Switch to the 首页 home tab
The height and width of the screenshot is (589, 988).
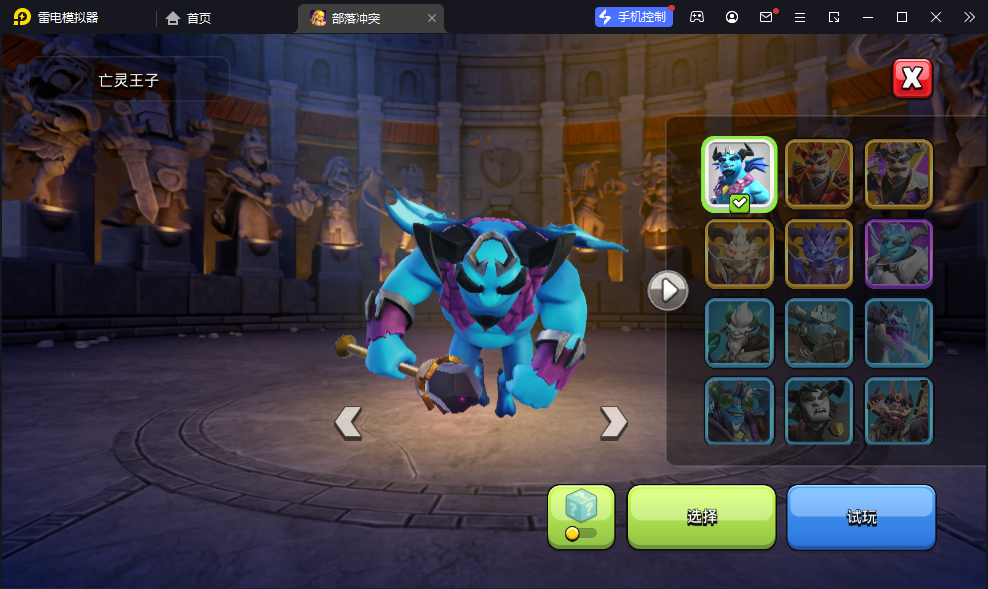pyautogui.click(x=189, y=18)
